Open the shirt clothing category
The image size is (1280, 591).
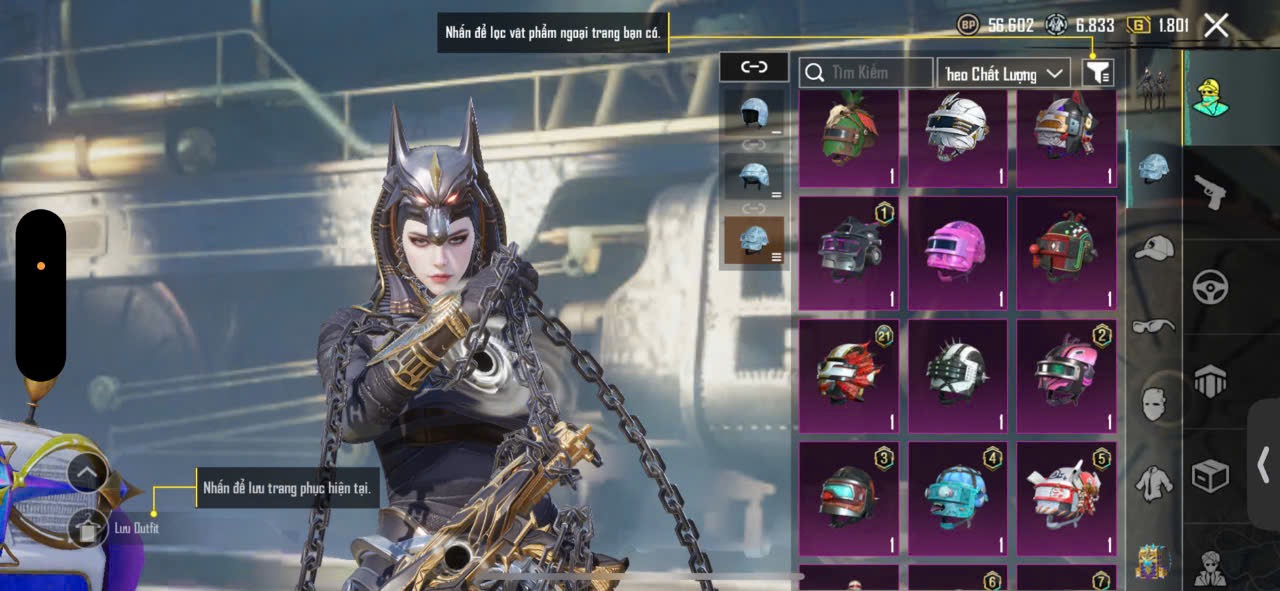tap(1154, 484)
